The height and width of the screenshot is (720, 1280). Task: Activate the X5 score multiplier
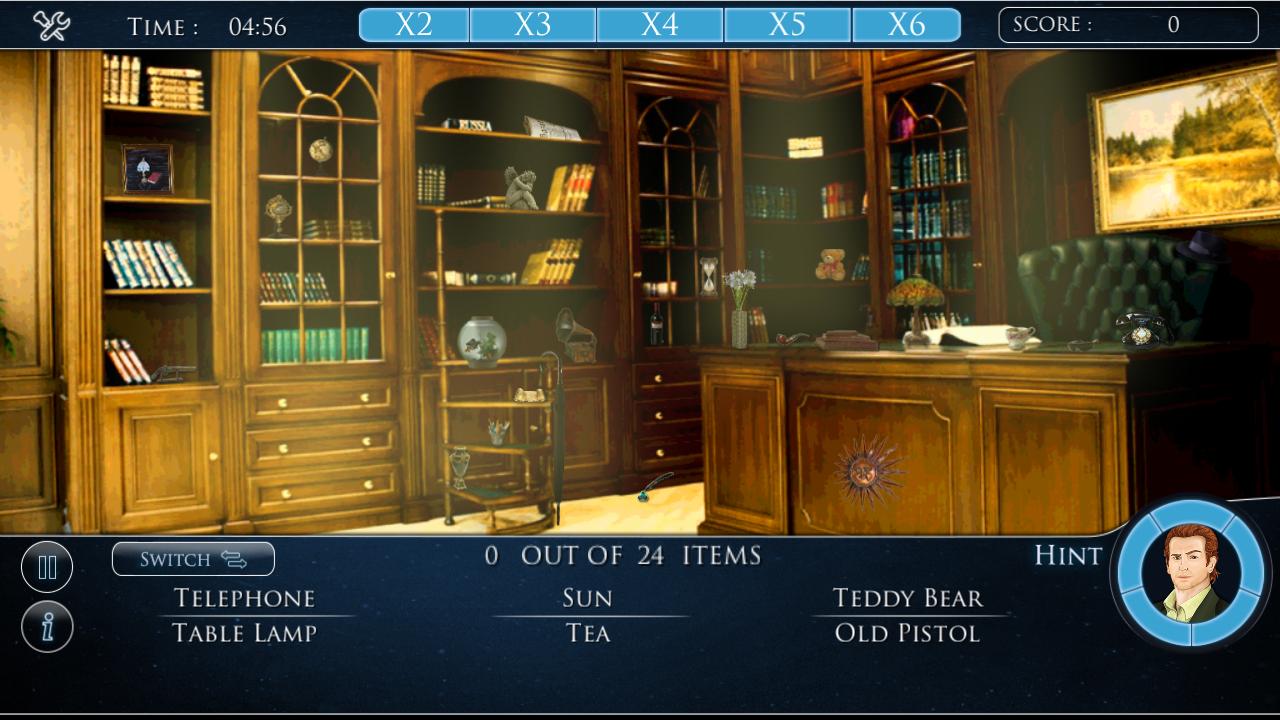tap(789, 24)
